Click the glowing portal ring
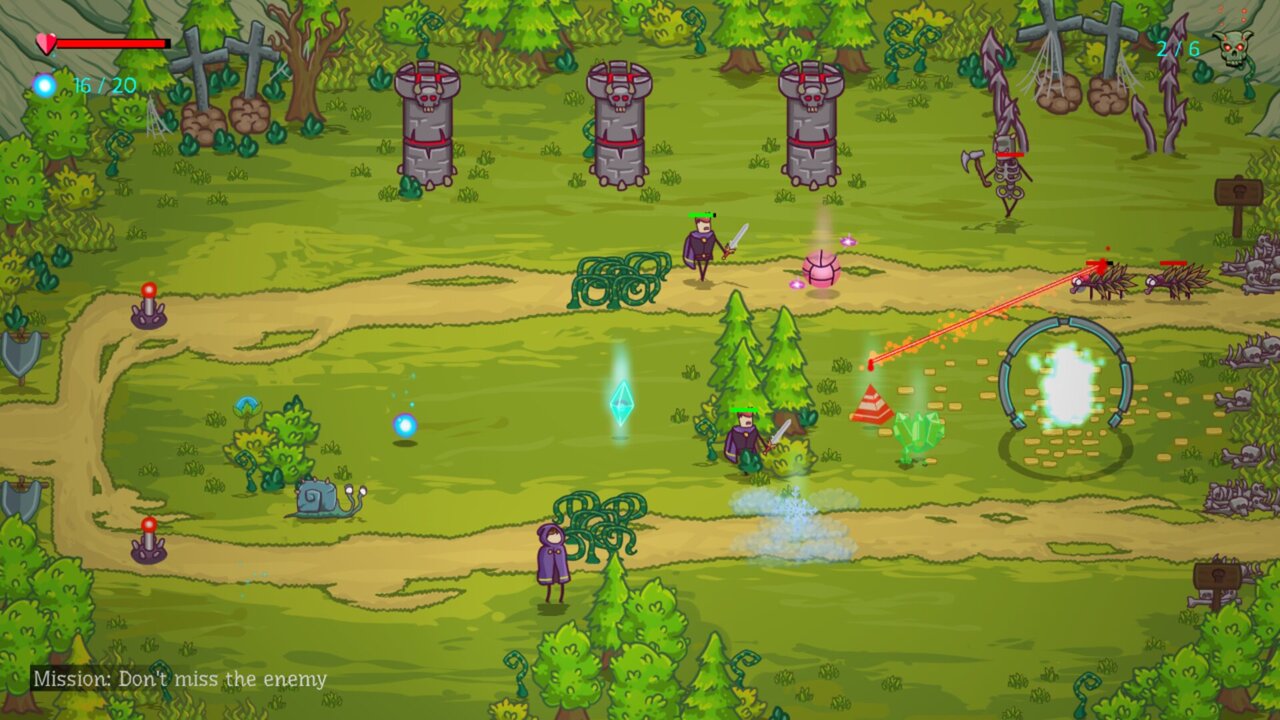Screen dimensions: 1280x720 1065,380
